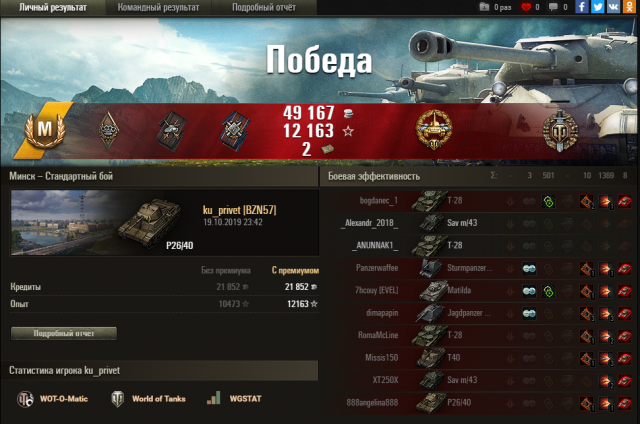Select the Panzerwaffee Sturmpanzer row
The width and height of the screenshot is (640, 424).
[x=480, y=268]
